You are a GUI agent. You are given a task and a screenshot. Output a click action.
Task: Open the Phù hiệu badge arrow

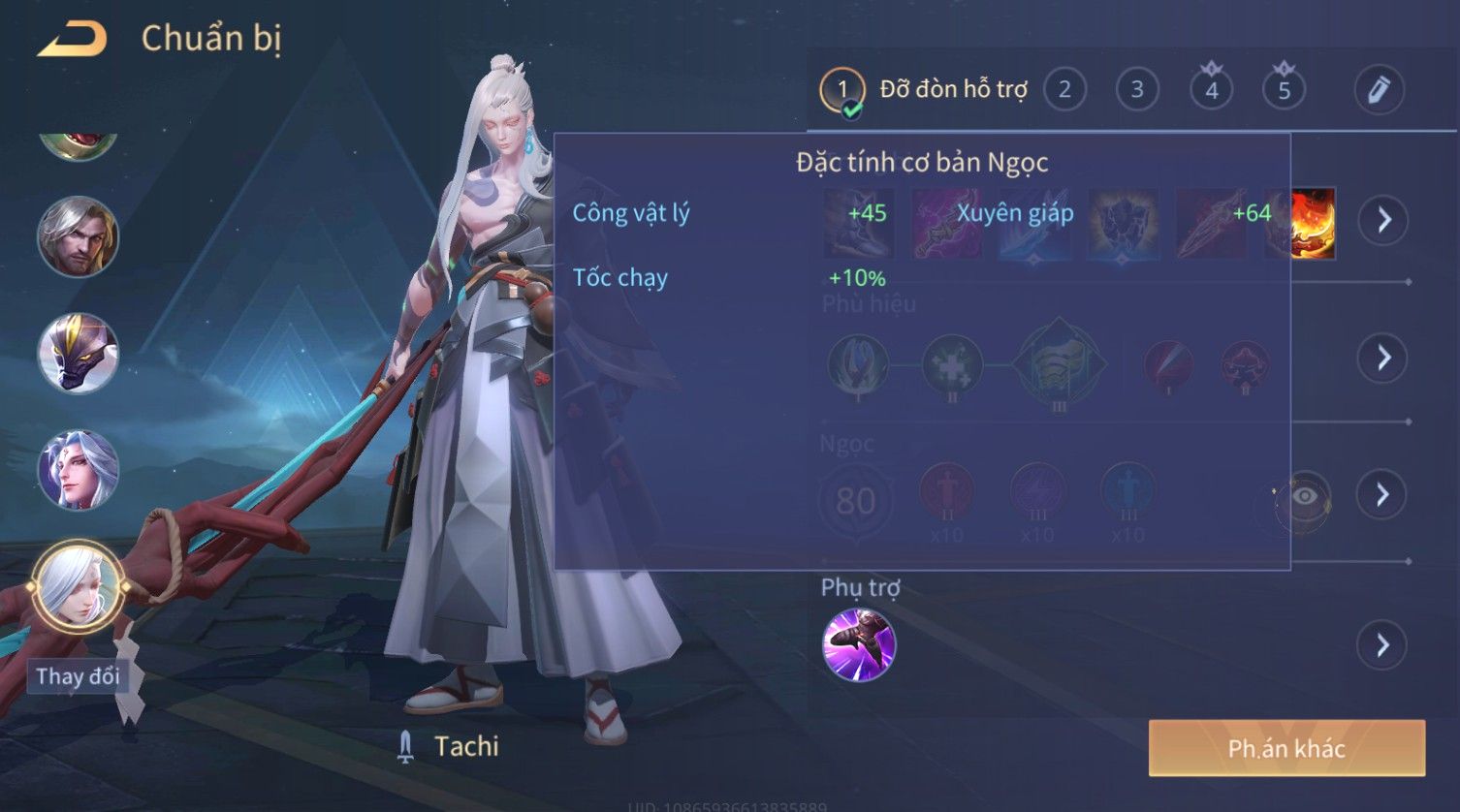click(x=1382, y=358)
